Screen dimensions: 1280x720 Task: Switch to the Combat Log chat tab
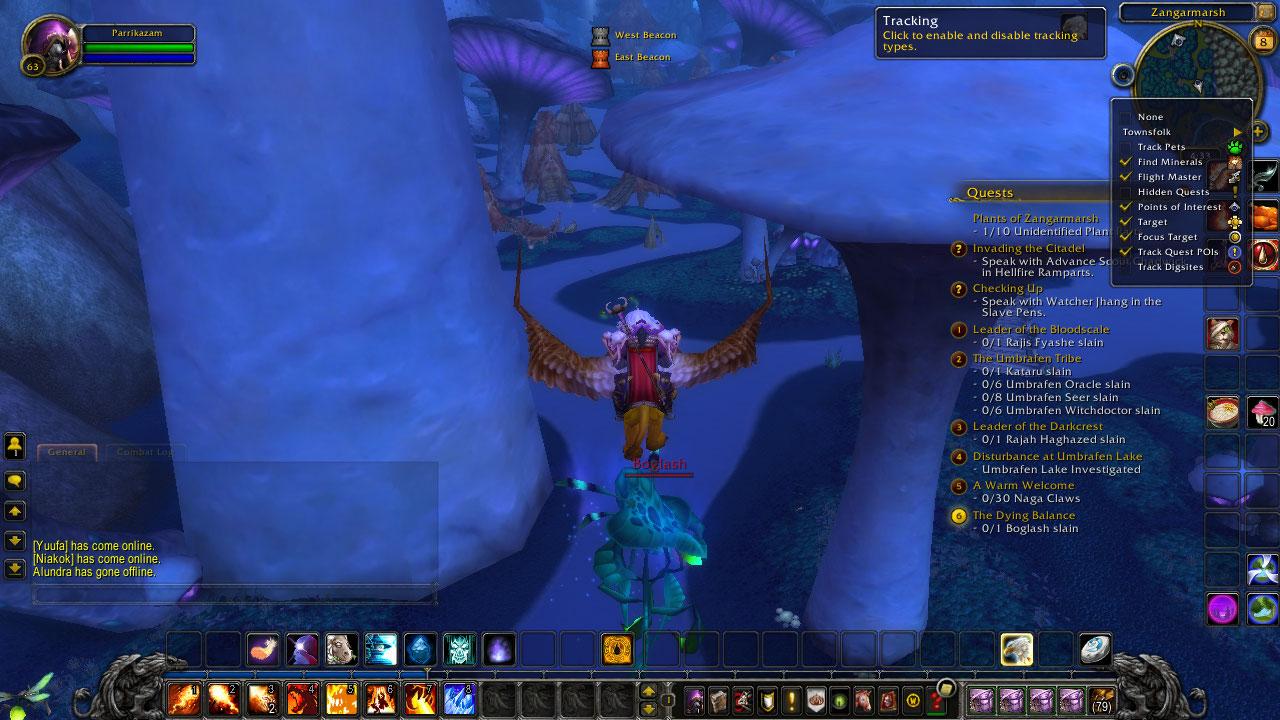click(x=145, y=452)
